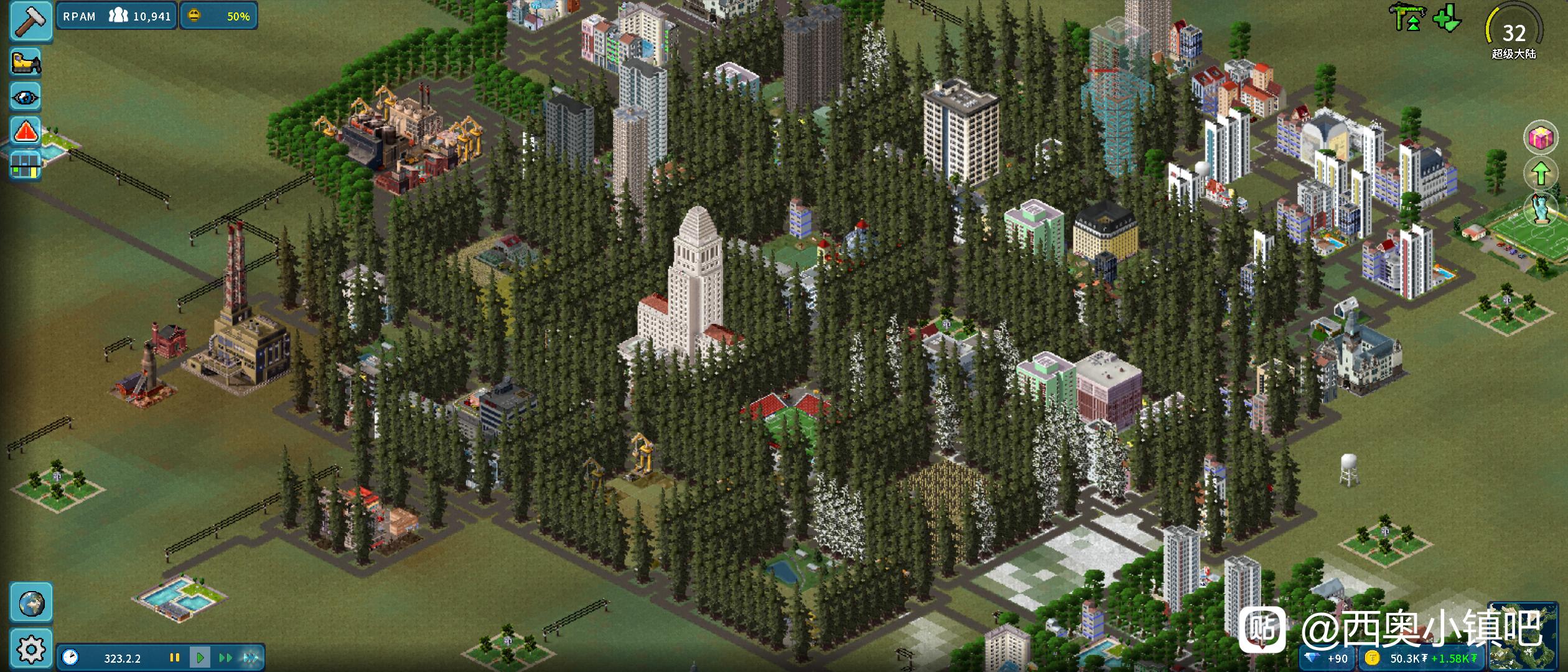The height and width of the screenshot is (672, 1568).
Task: Show city population info panel
Action: [x=117, y=16]
